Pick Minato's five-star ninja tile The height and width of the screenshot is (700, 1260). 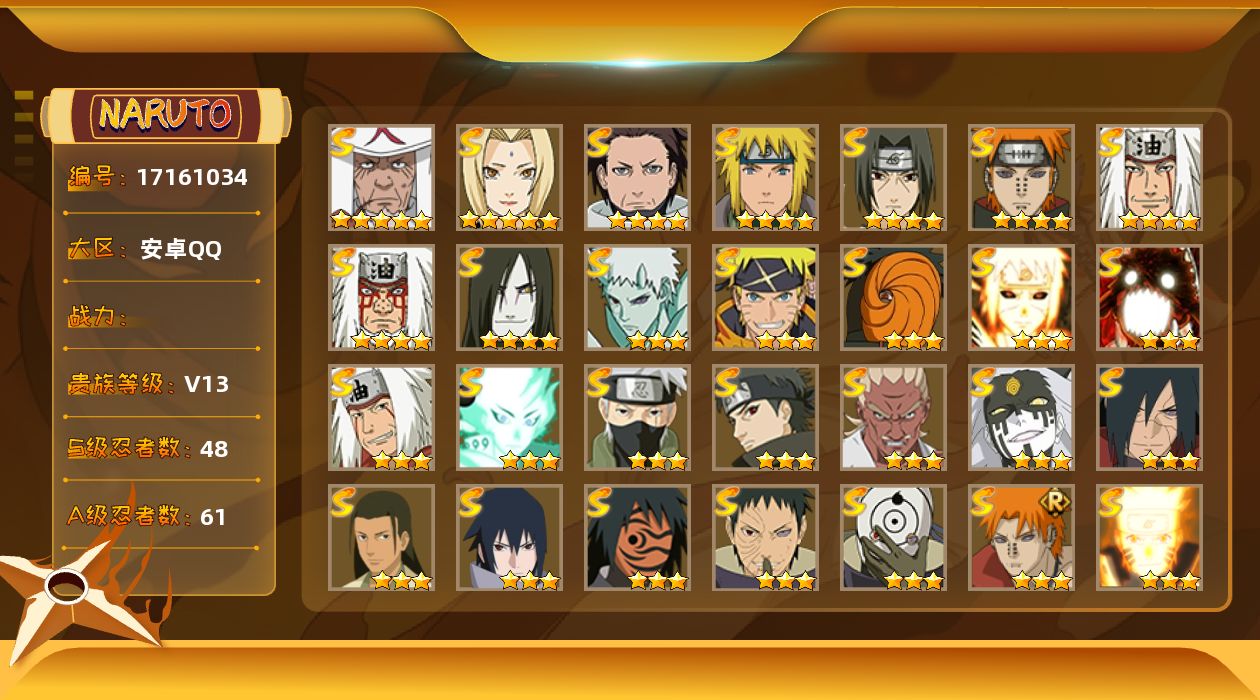point(765,178)
